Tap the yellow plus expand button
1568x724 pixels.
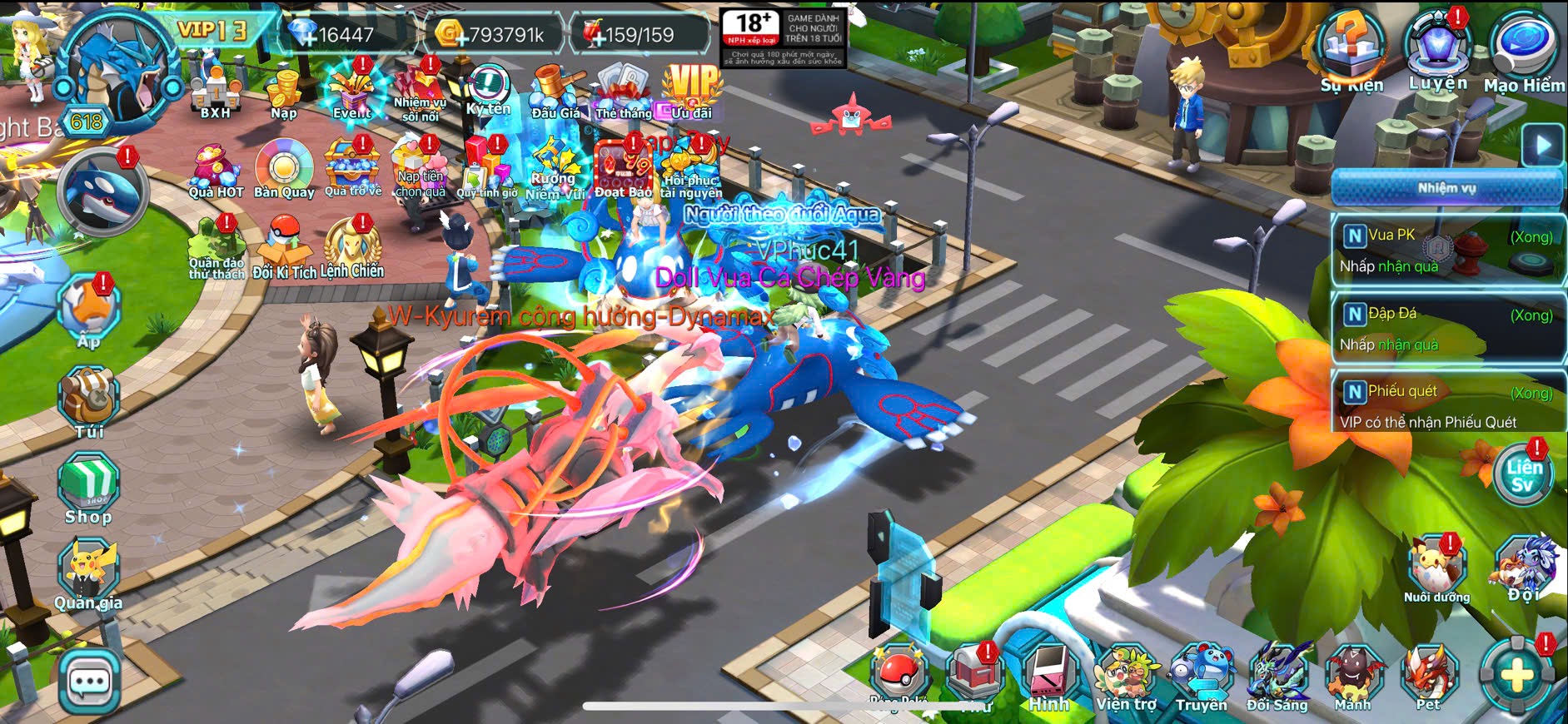coord(1516,676)
